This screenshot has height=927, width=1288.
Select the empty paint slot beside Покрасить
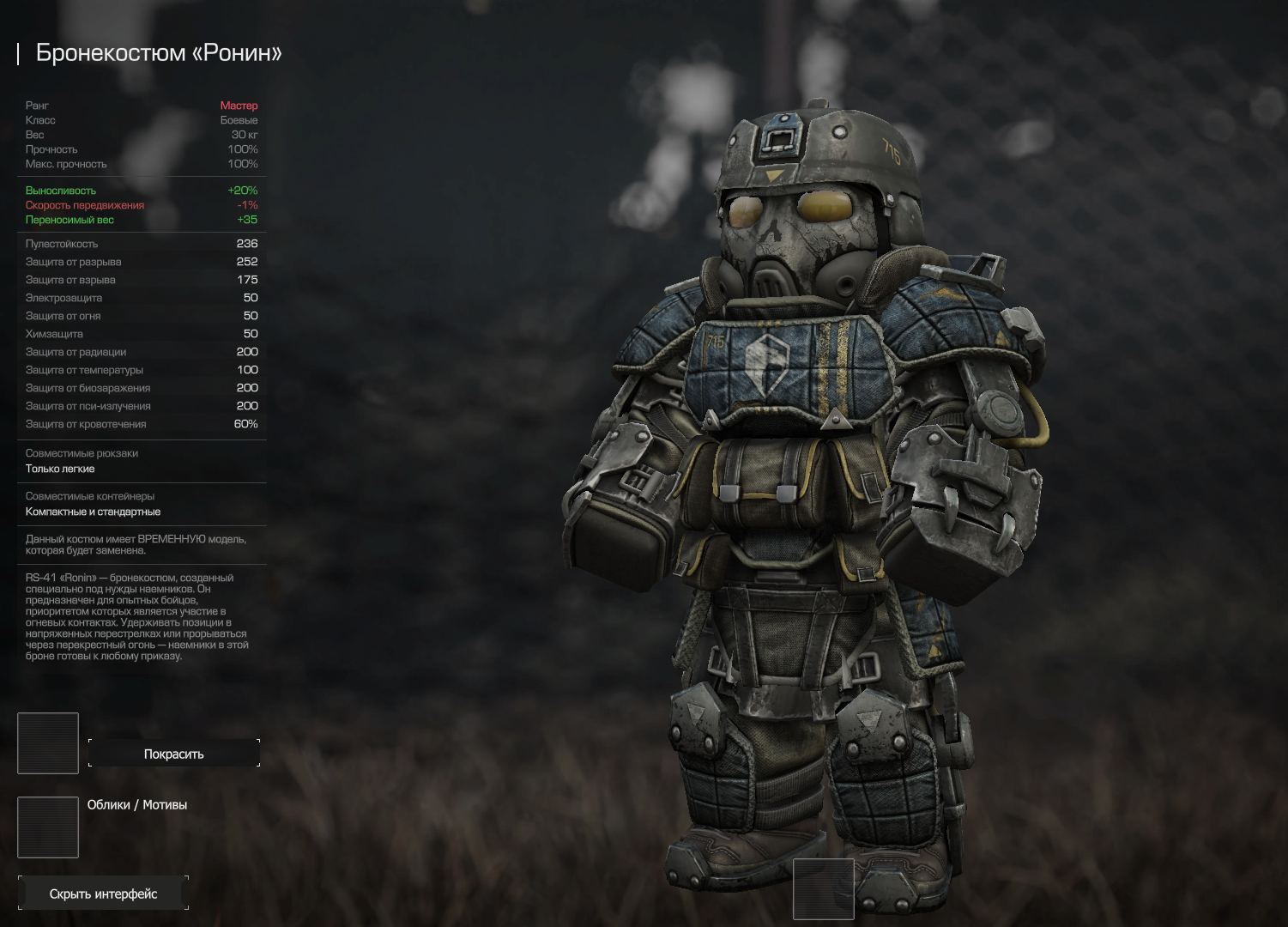click(48, 743)
